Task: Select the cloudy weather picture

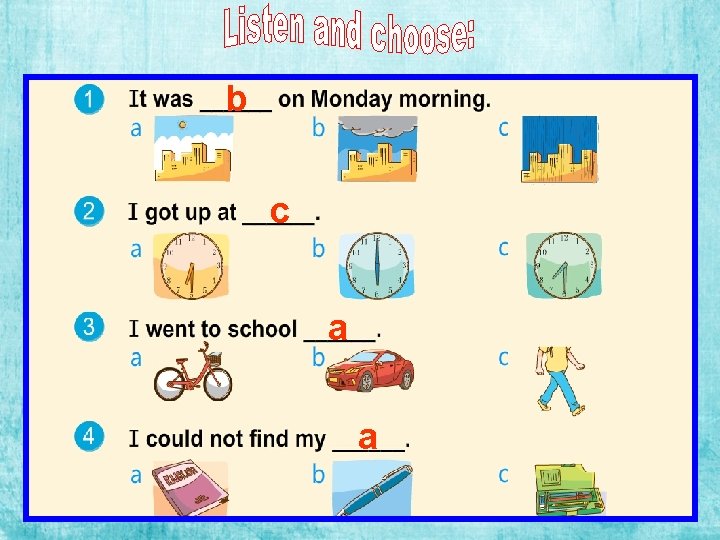Action: click(x=377, y=149)
